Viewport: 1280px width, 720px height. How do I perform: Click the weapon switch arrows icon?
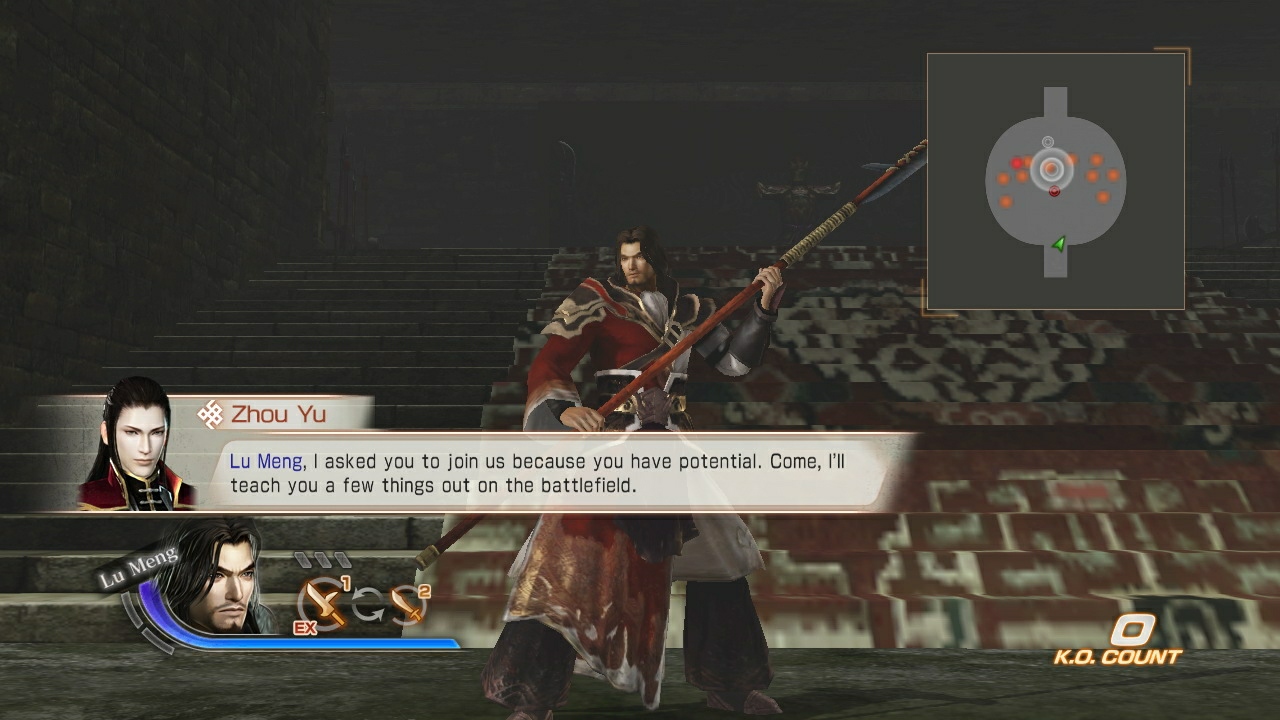coord(368,605)
